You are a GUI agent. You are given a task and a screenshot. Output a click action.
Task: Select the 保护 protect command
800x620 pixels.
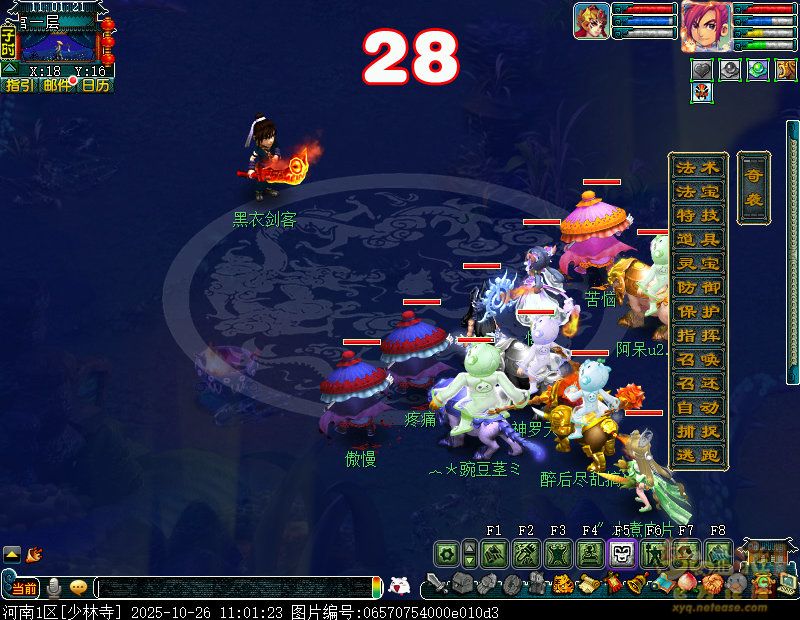[697, 311]
